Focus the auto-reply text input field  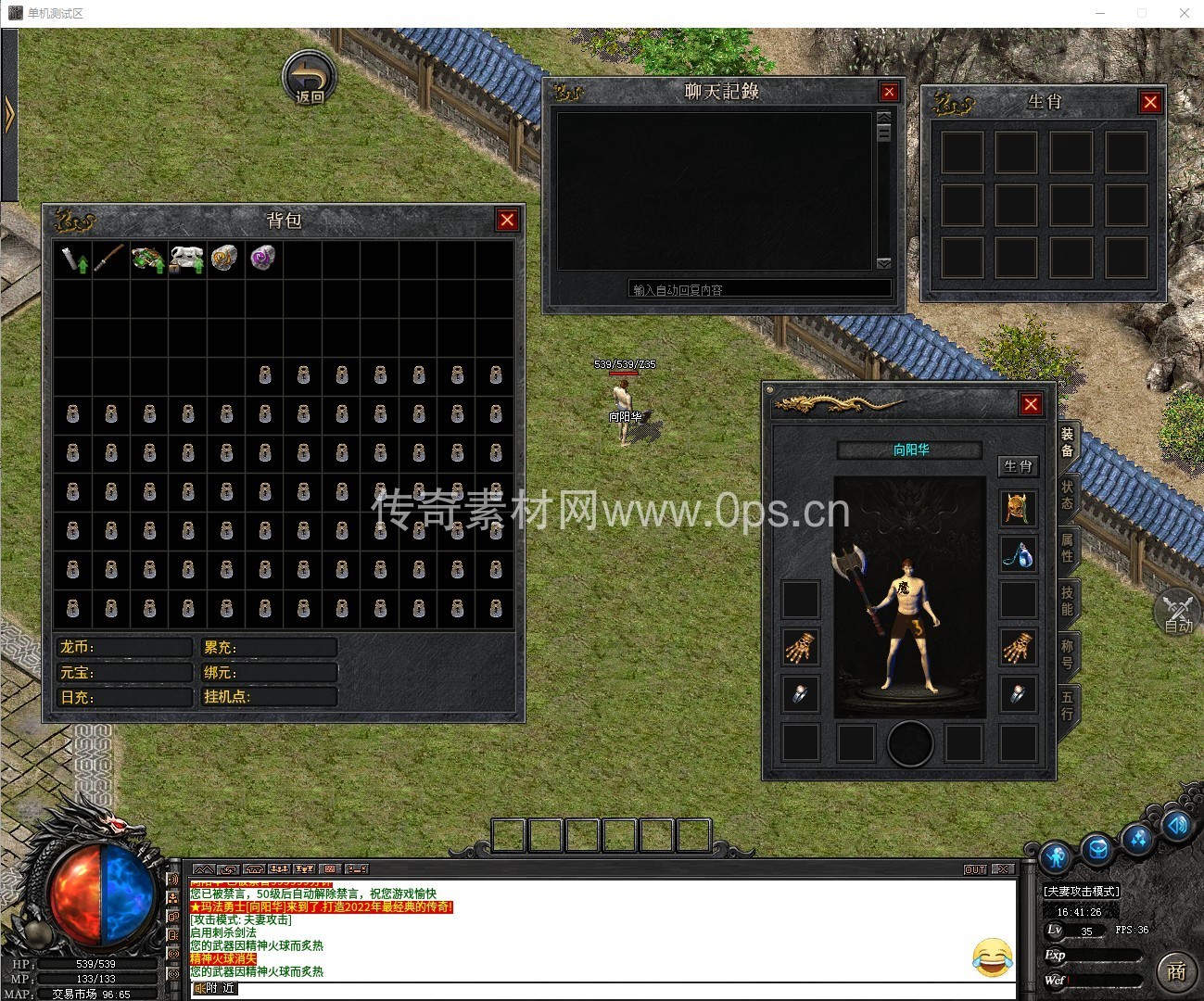coord(759,289)
